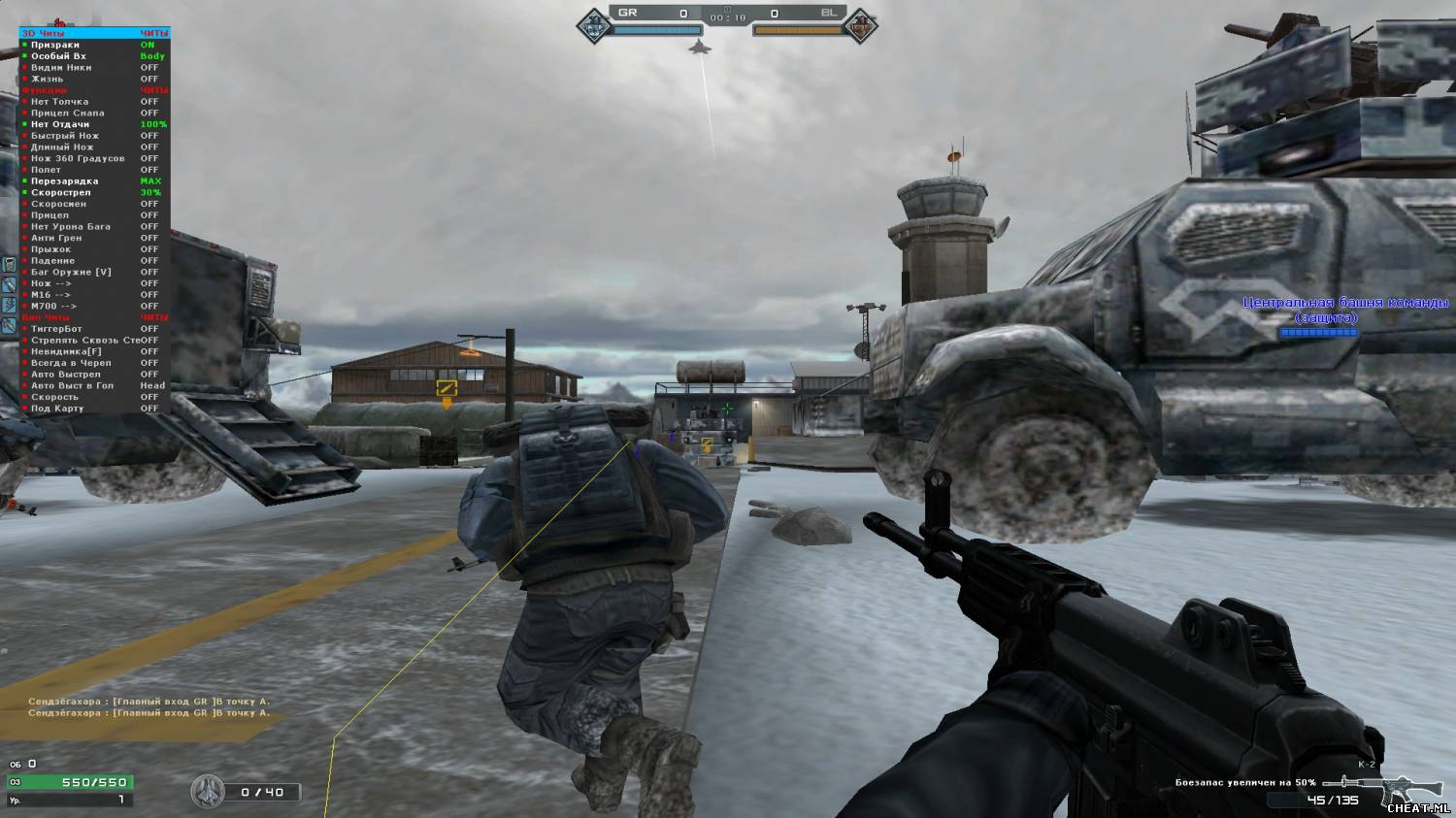Screen dimensions: 1456x818
Task: Click the BL team shield emblem
Action: point(859,23)
